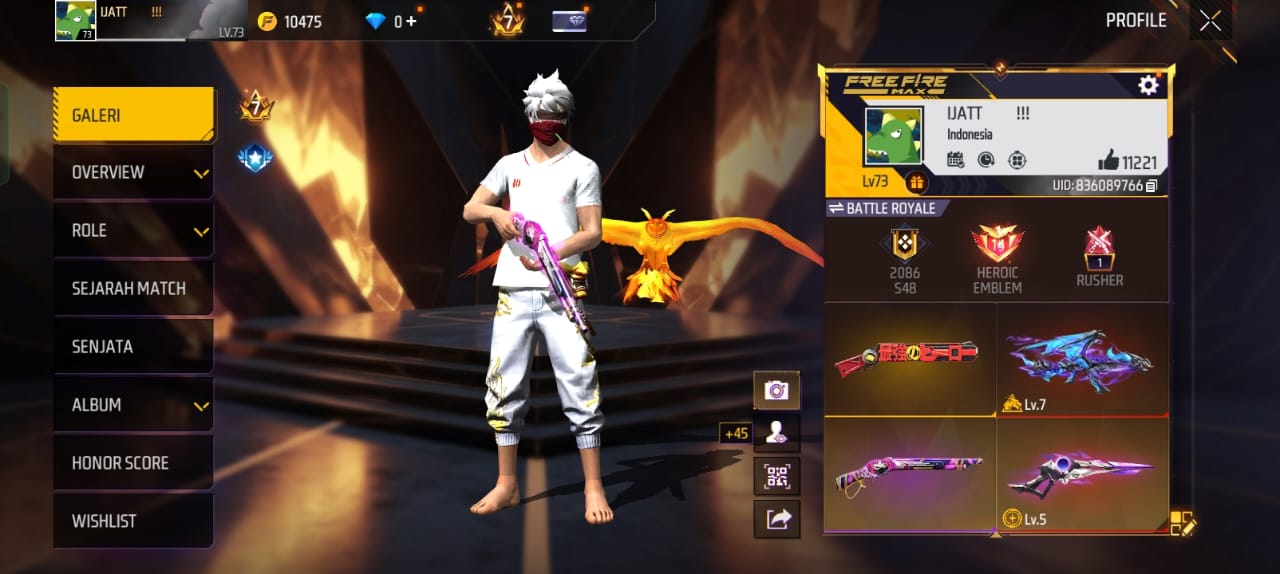Expand the Role menu entry
Image resolution: width=1280 pixels, height=574 pixels.
click(x=133, y=231)
